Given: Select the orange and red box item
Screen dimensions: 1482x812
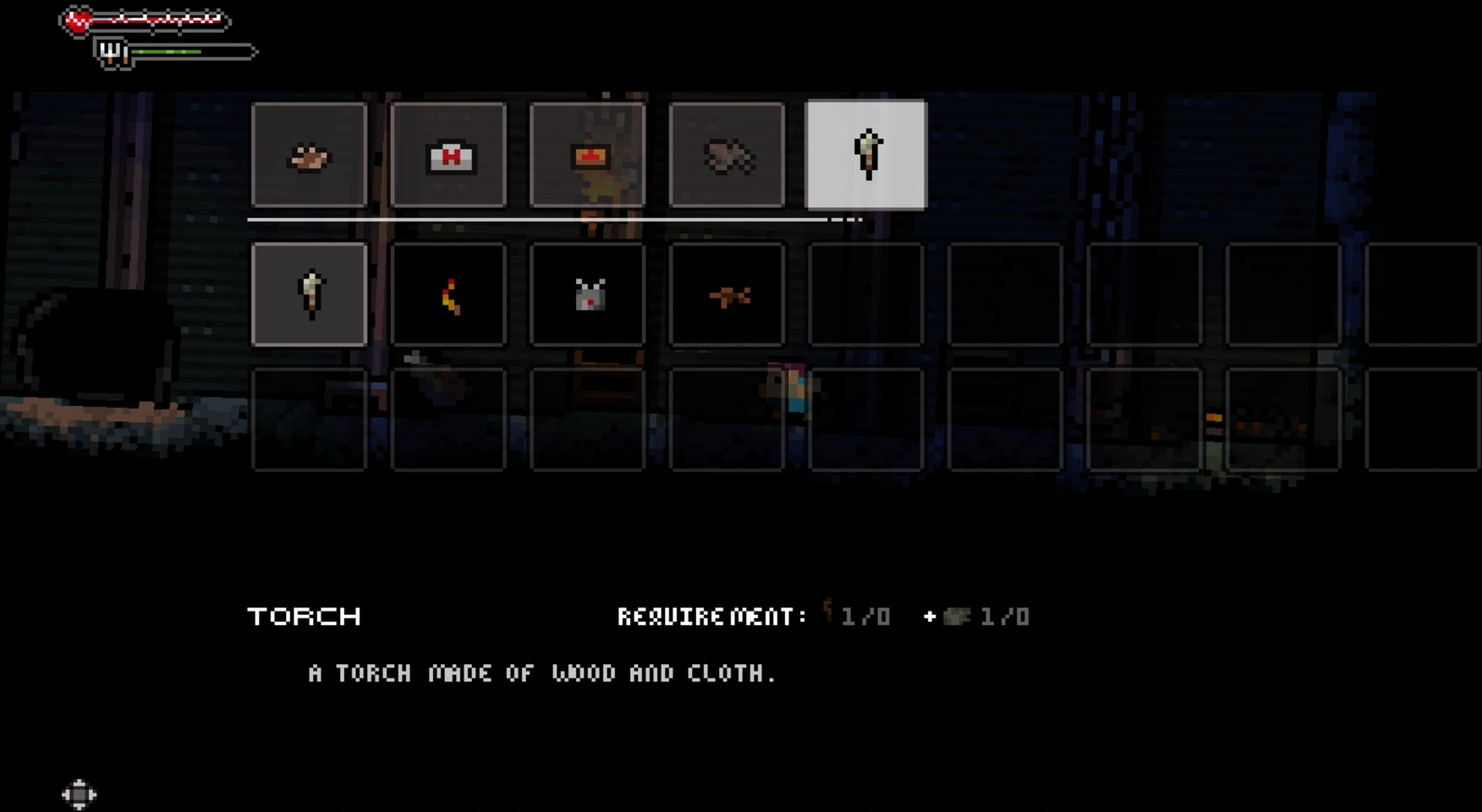Looking at the screenshot, I should click(x=588, y=155).
